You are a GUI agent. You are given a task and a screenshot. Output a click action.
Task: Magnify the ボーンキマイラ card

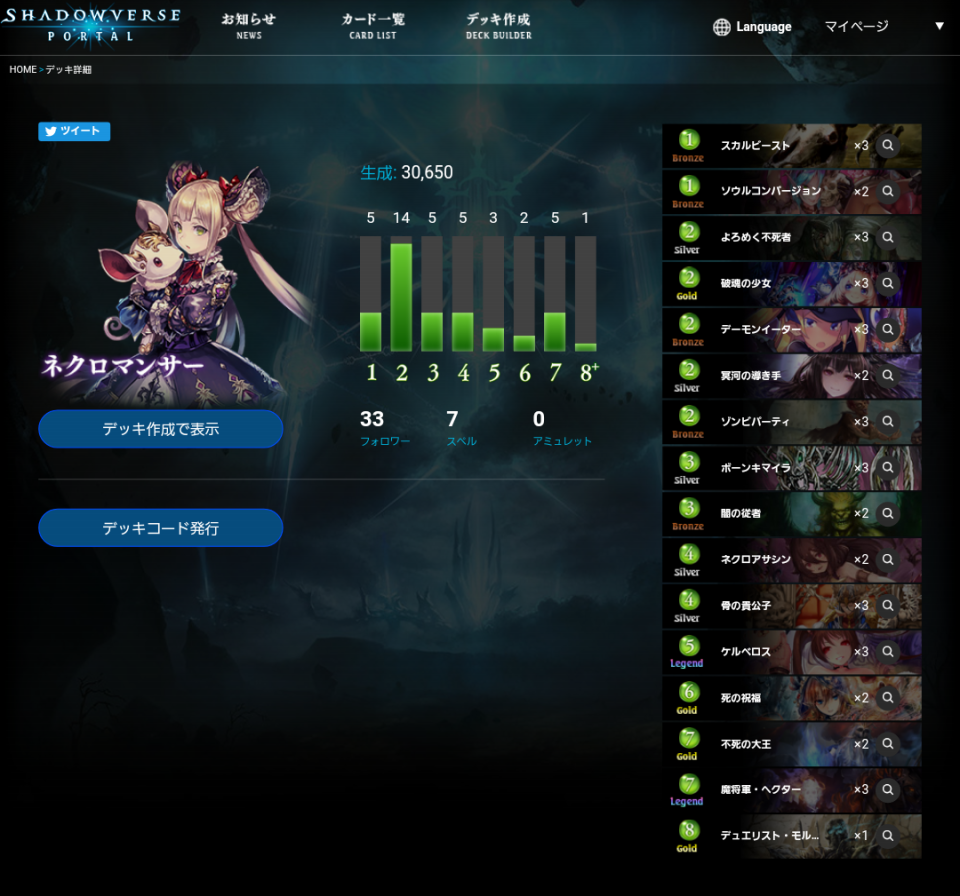(x=887, y=468)
